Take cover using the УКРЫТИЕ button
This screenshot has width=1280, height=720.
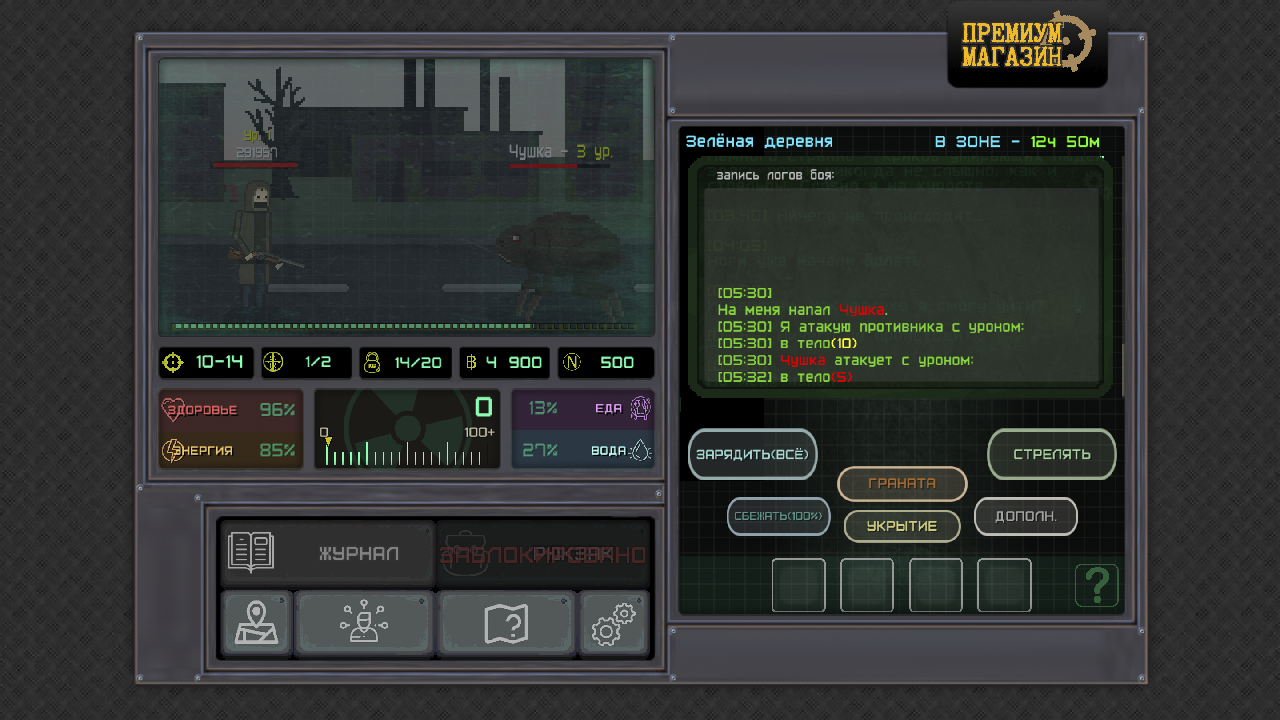pyautogui.click(x=901, y=525)
